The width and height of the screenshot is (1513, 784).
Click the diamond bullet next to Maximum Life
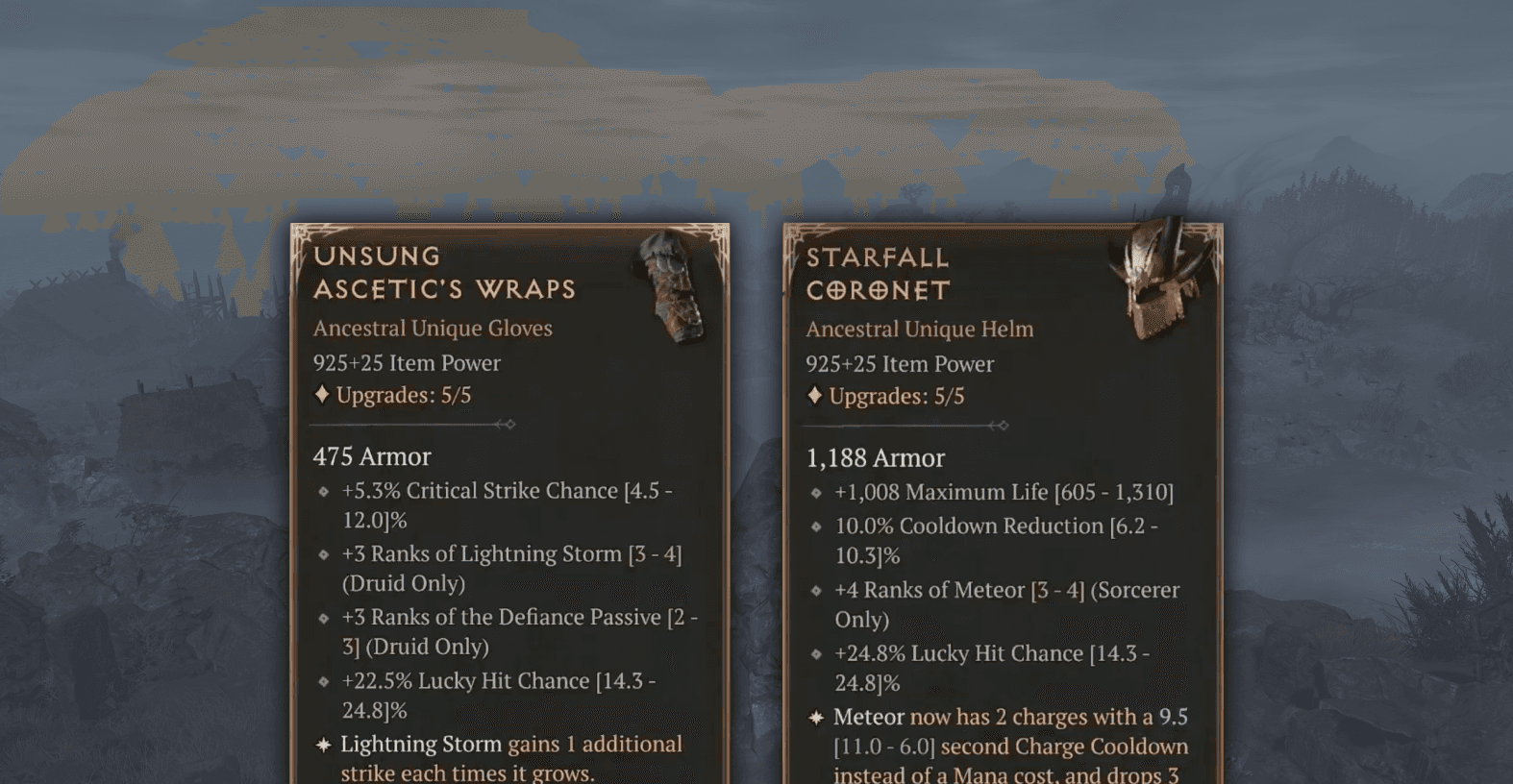817,493
